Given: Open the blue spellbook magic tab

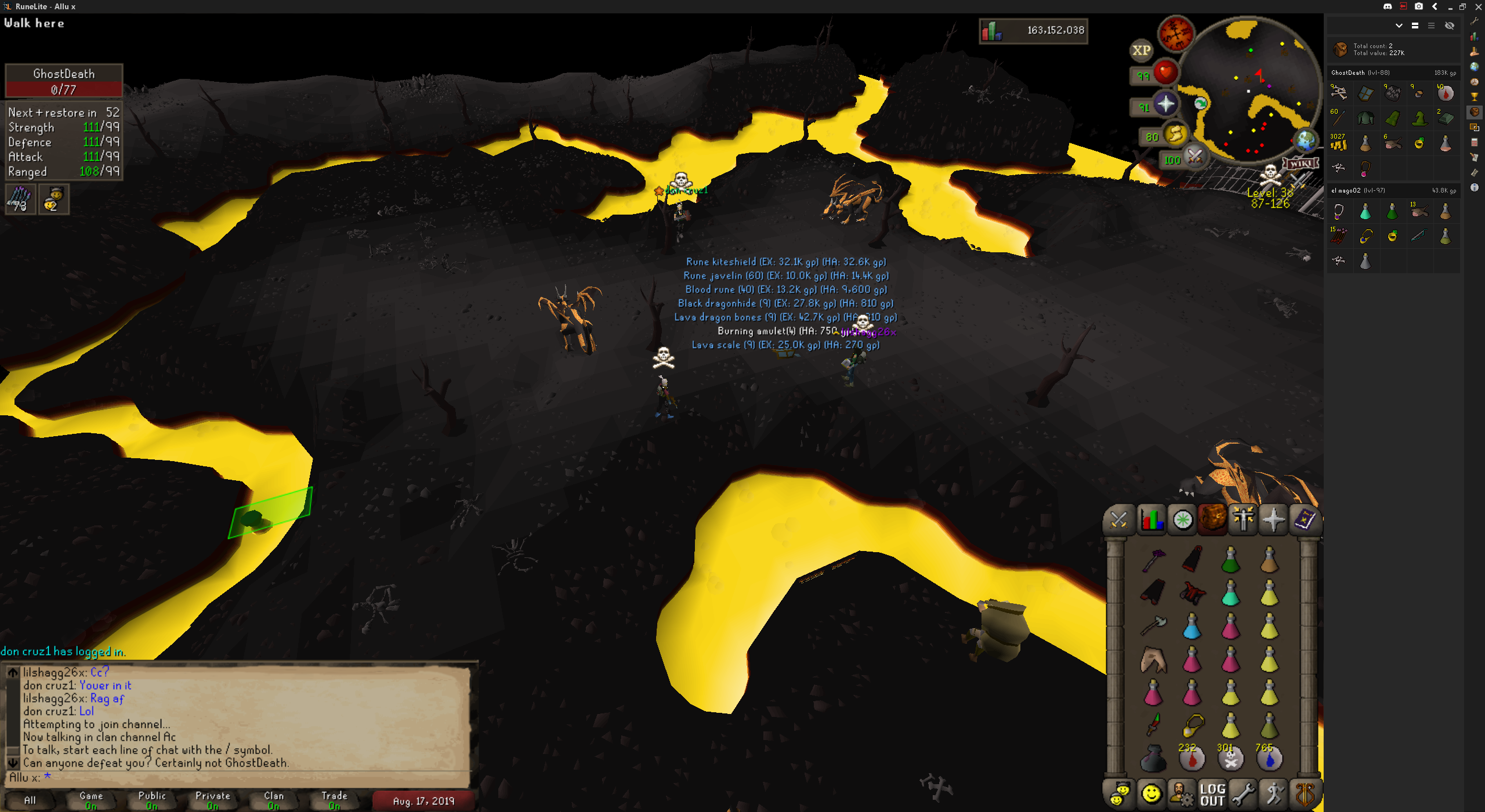Looking at the screenshot, I should click(x=1305, y=519).
